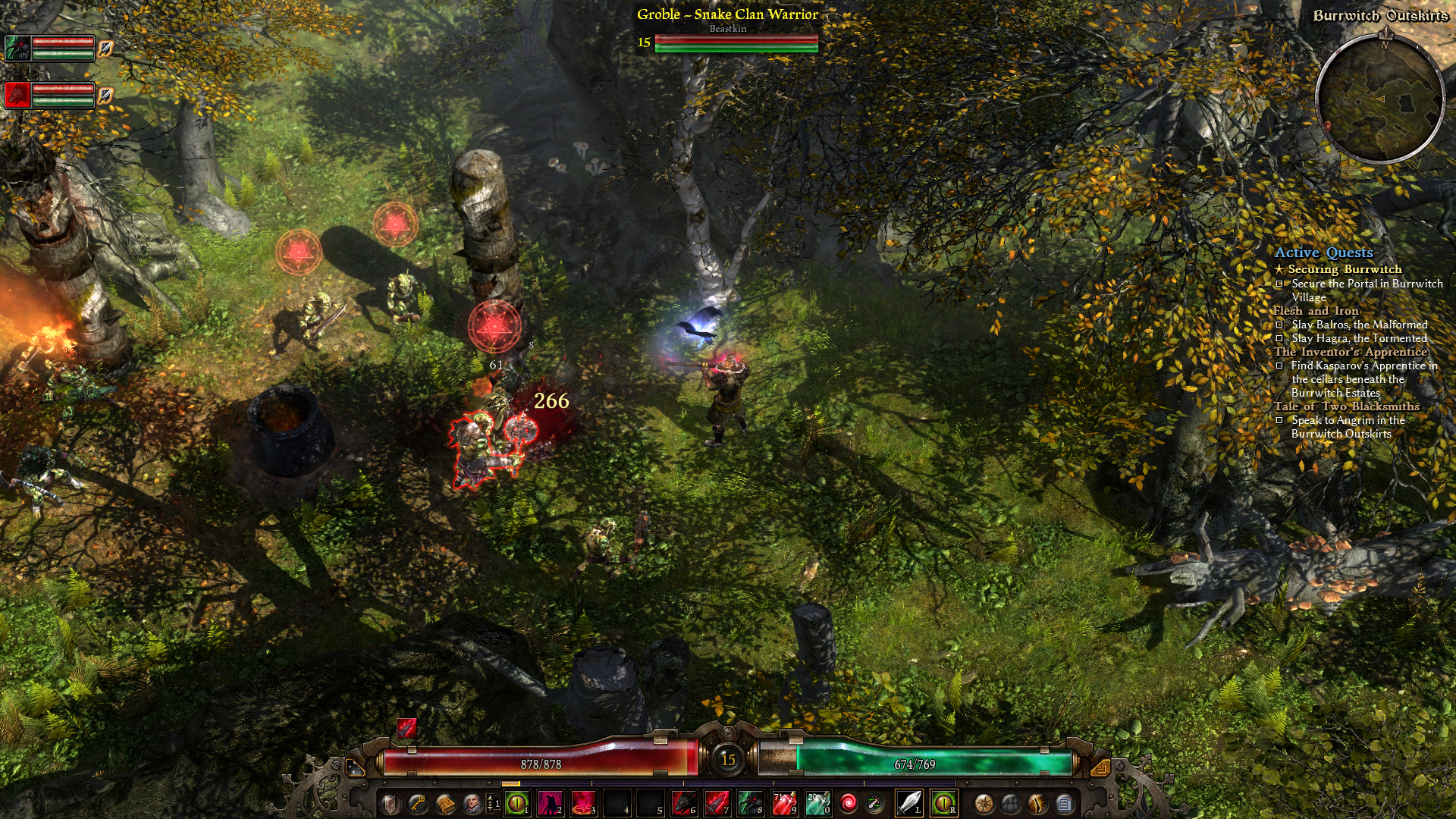This screenshot has width=1456, height=819.
Task: Select the red hellhound pet portrait
Action: [18, 95]
